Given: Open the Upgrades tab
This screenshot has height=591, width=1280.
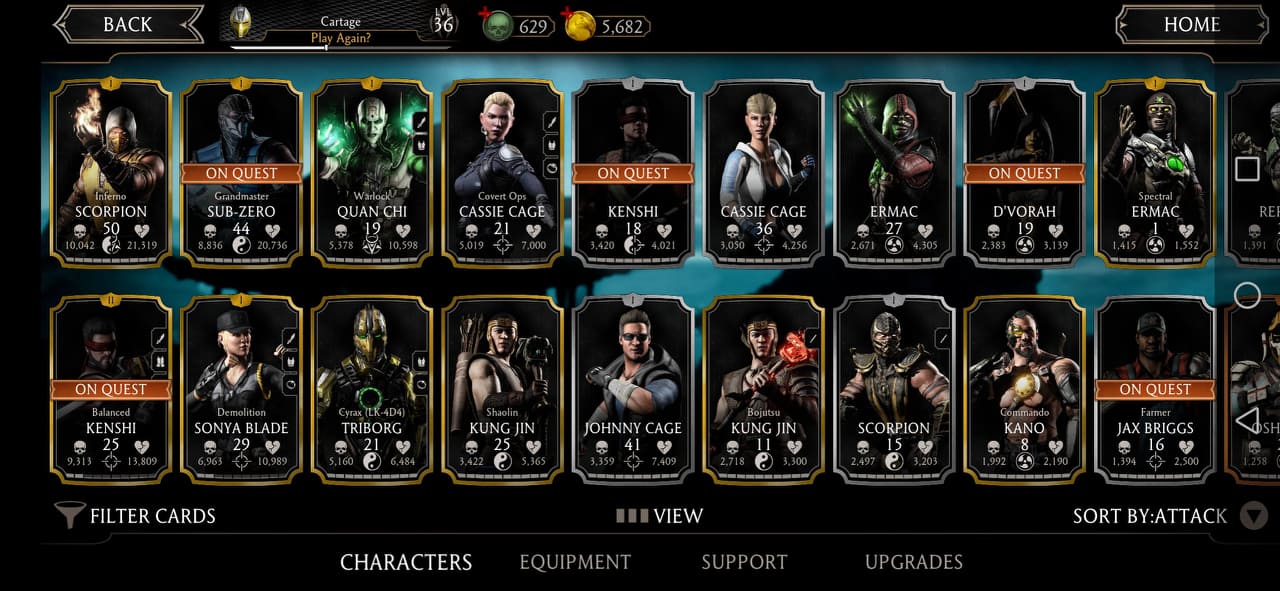Looking at the screenshot, I should pyautogui.click(x=913, y=562).
